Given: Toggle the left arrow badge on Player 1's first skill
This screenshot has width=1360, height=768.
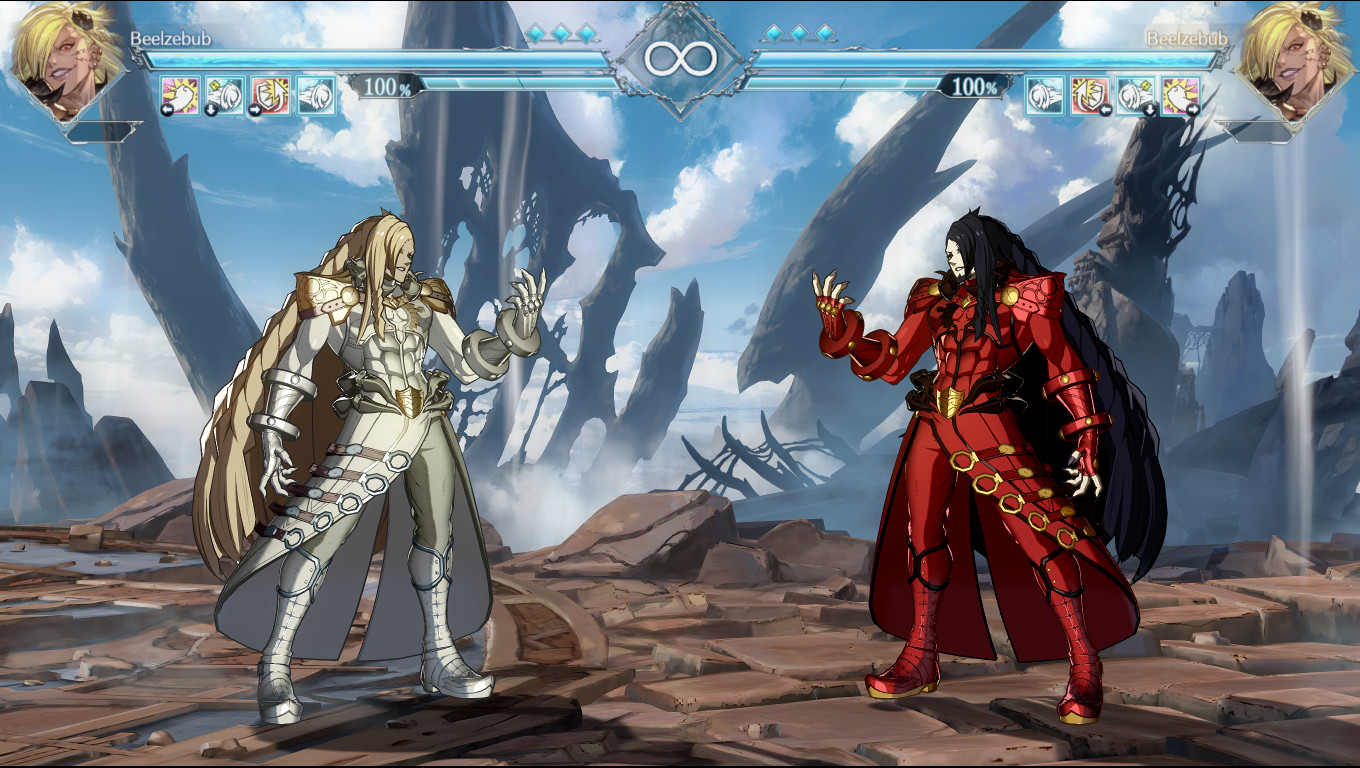Looking at the screenshot, I should pos(167,109).
